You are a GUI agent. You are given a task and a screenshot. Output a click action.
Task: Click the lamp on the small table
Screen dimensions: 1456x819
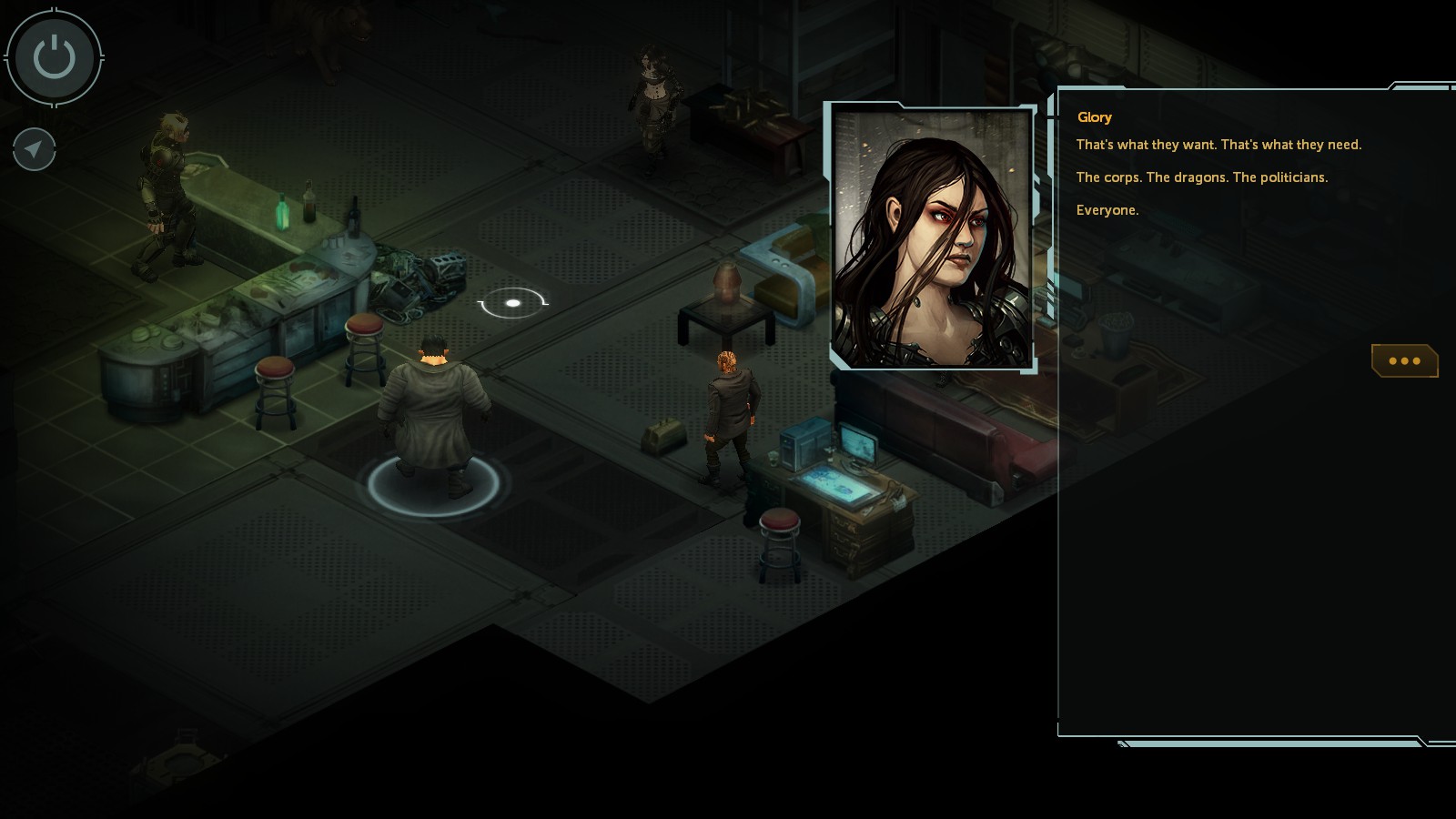point(727,282)
